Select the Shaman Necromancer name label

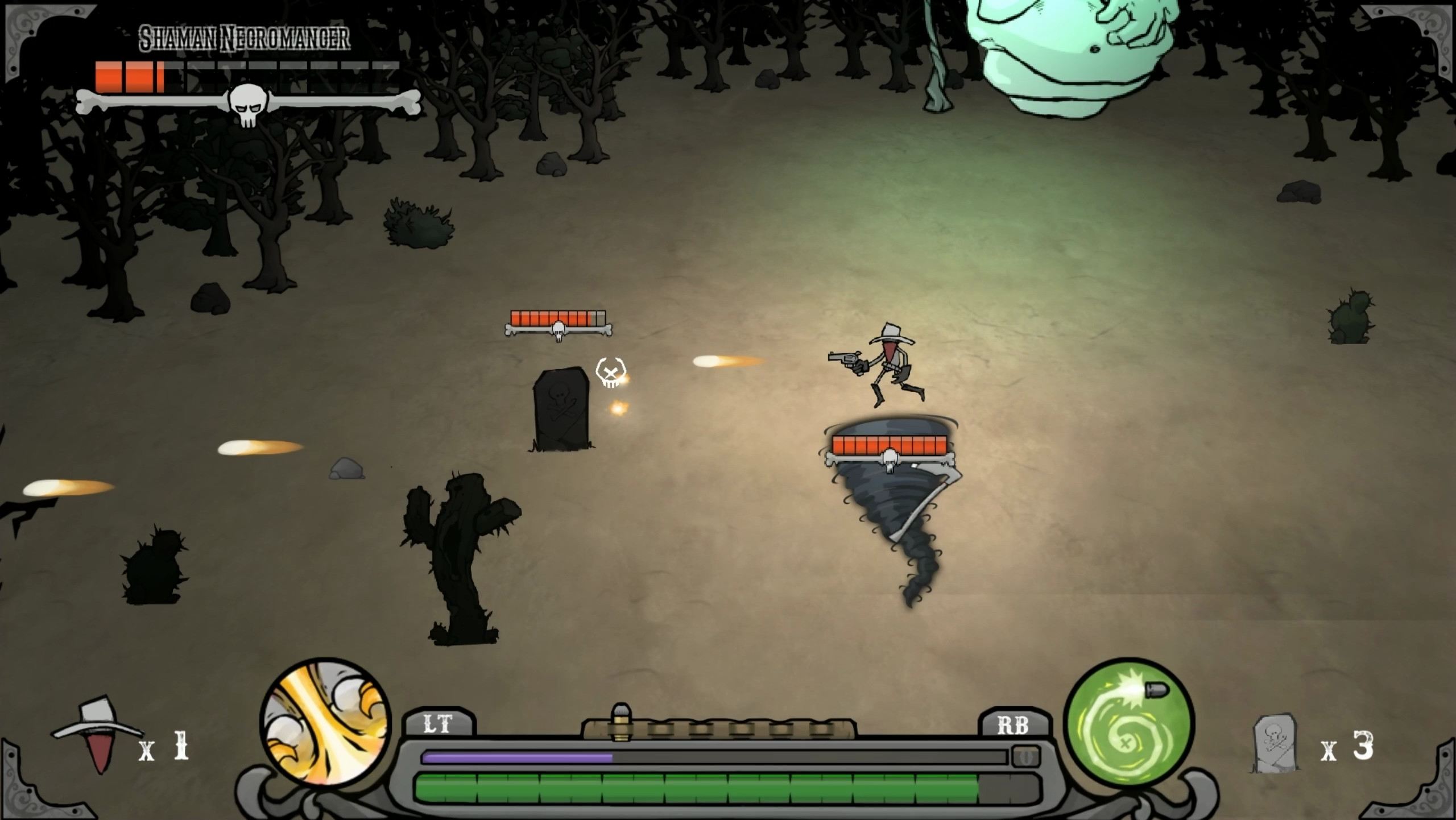246,36
